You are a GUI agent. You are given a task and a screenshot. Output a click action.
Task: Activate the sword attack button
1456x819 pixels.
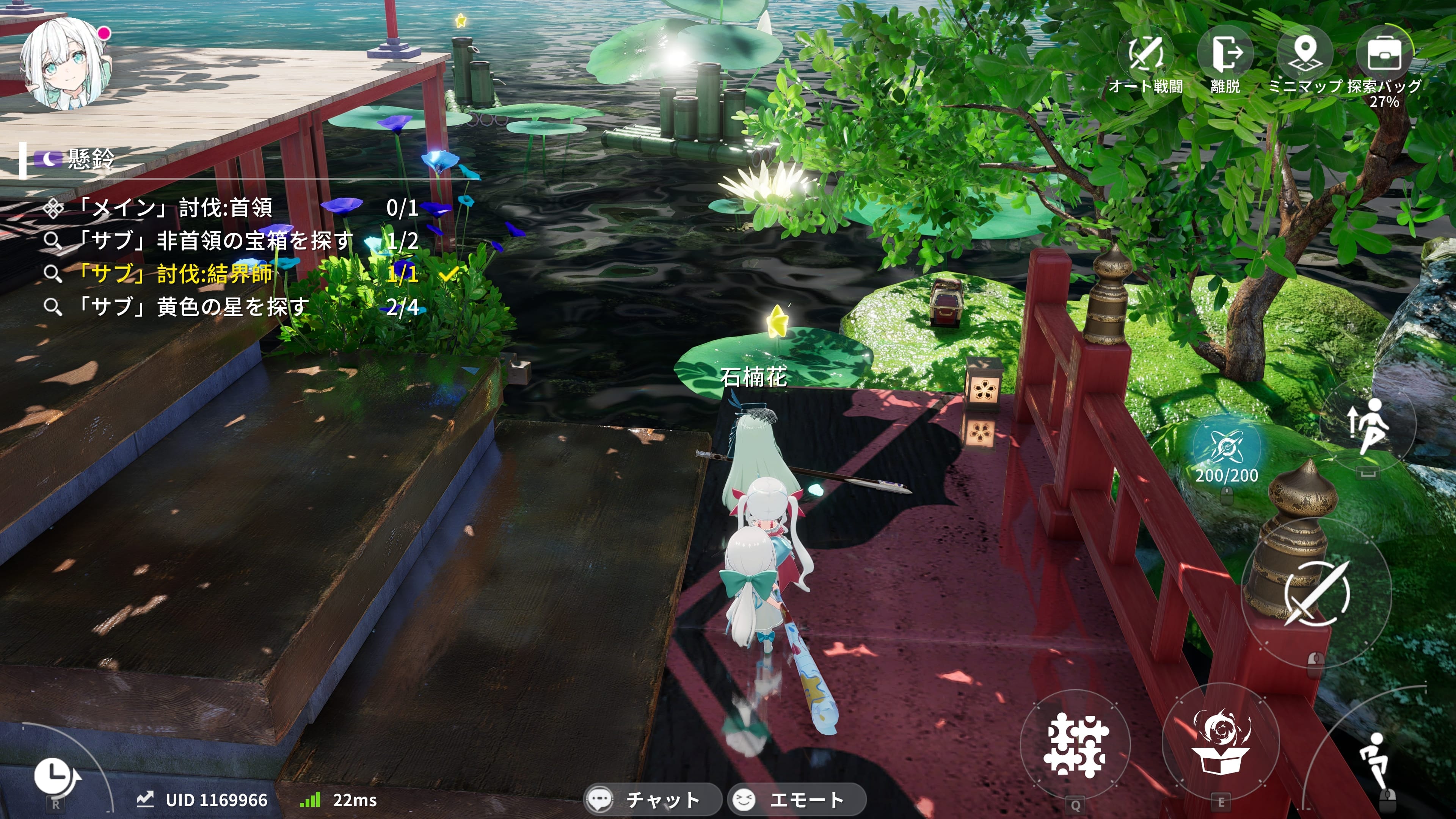(1316, 593)
